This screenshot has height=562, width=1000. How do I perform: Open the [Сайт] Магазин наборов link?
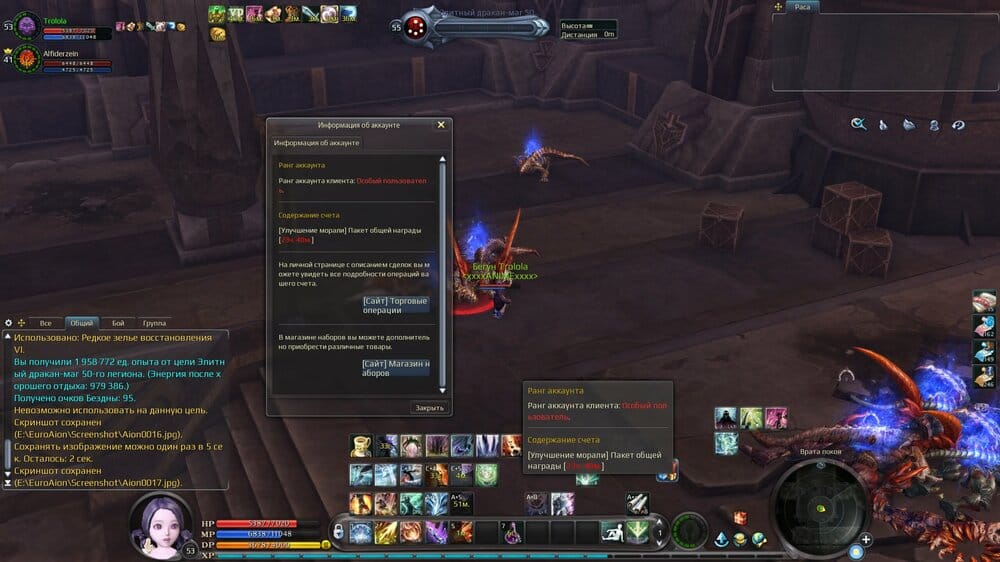coord(396,367)
